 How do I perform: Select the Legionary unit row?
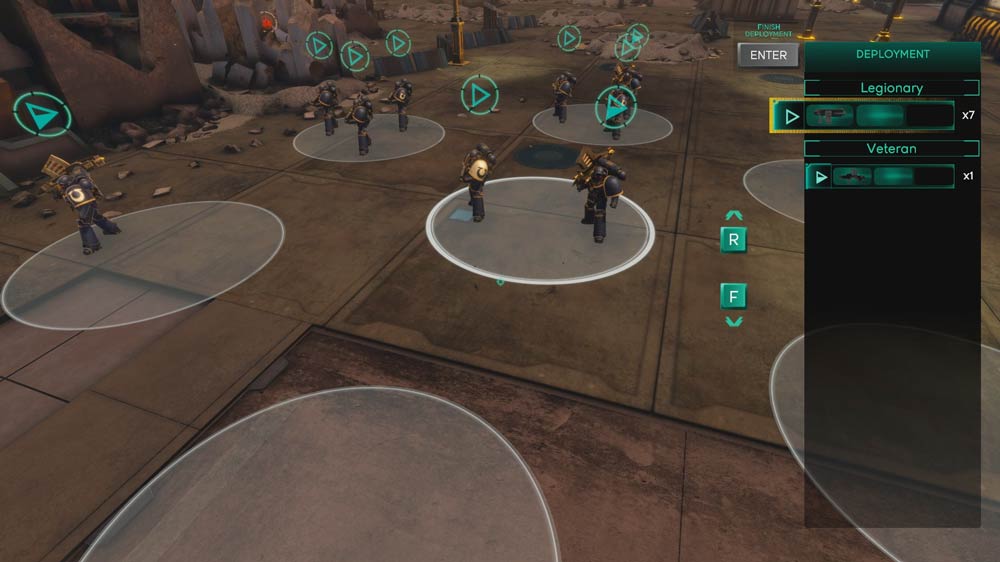pyautogui.click(x=863, y=116)
